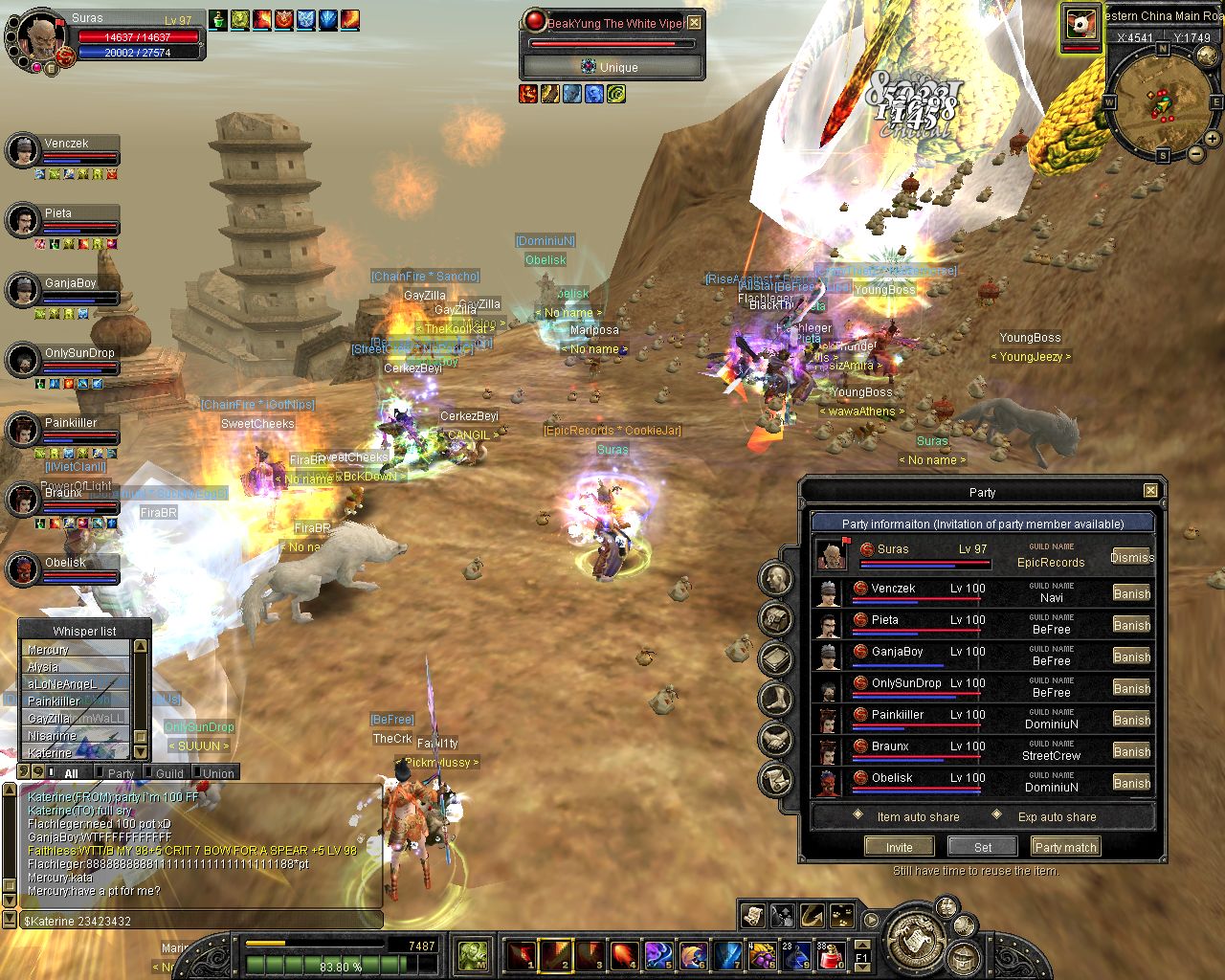Open the Union chat tab
This screenshot has width=1225, height=980.
coord(218,773)
